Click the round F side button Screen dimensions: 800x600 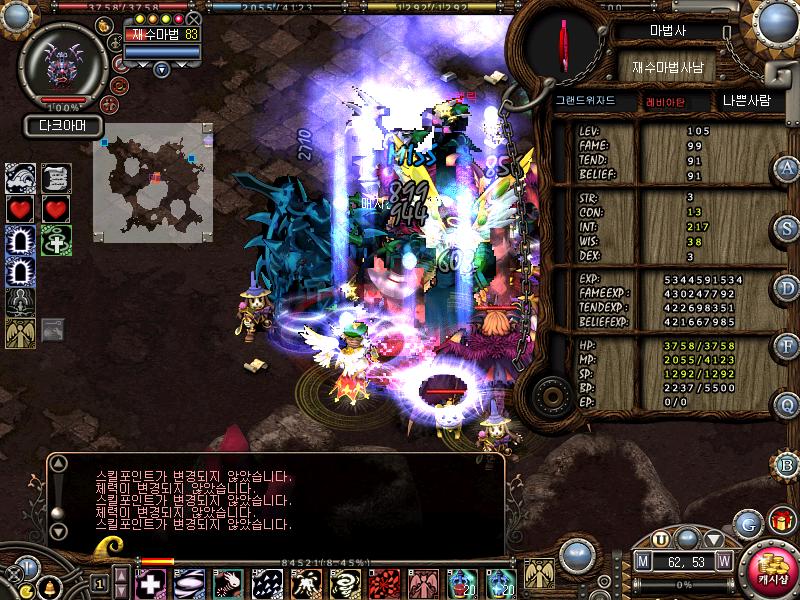[787, 347]
